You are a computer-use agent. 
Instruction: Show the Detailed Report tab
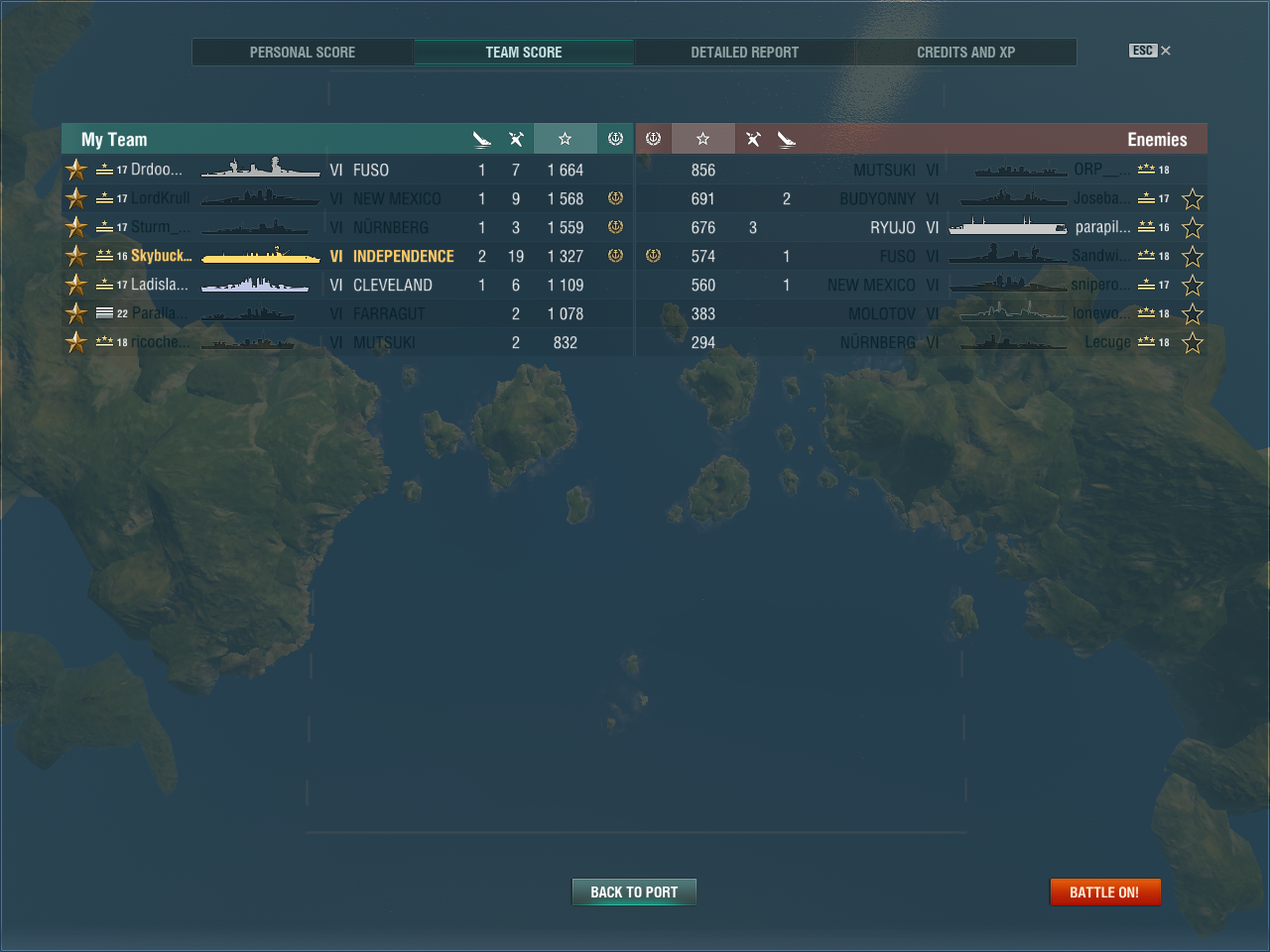point(744,53)
